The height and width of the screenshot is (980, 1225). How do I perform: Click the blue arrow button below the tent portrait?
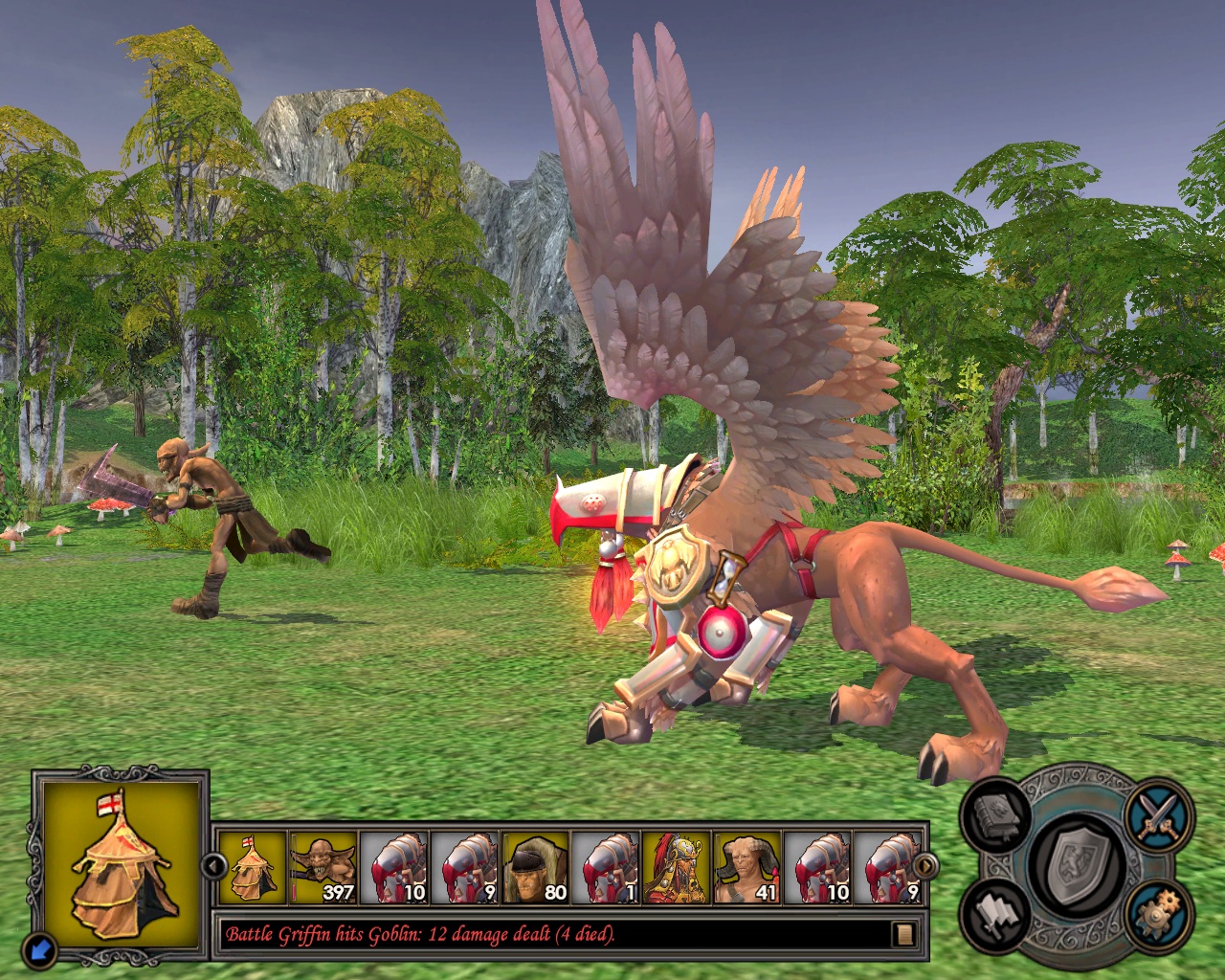point(40,948)
